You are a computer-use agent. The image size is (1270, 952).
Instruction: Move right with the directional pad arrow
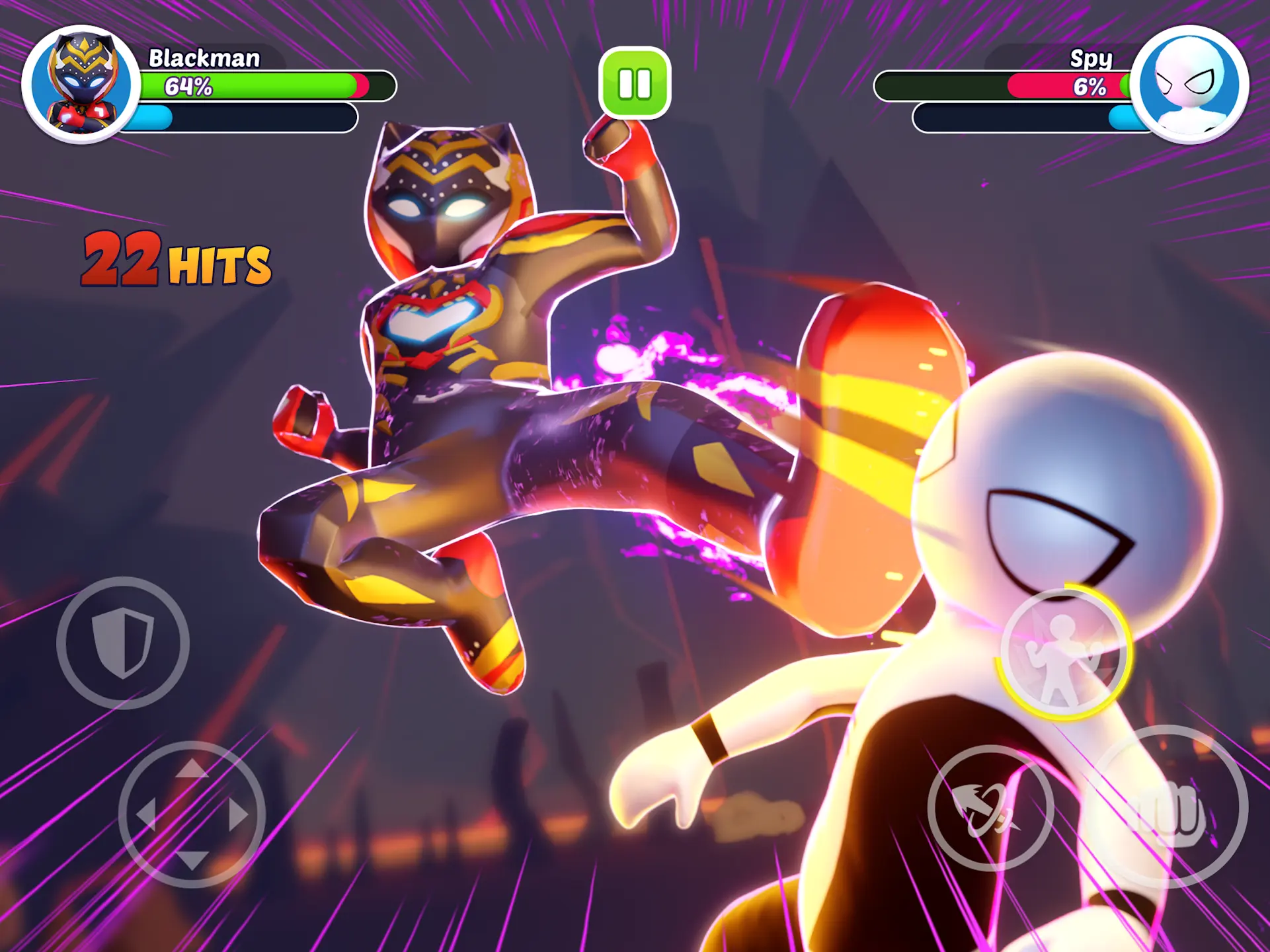[239, 814]
